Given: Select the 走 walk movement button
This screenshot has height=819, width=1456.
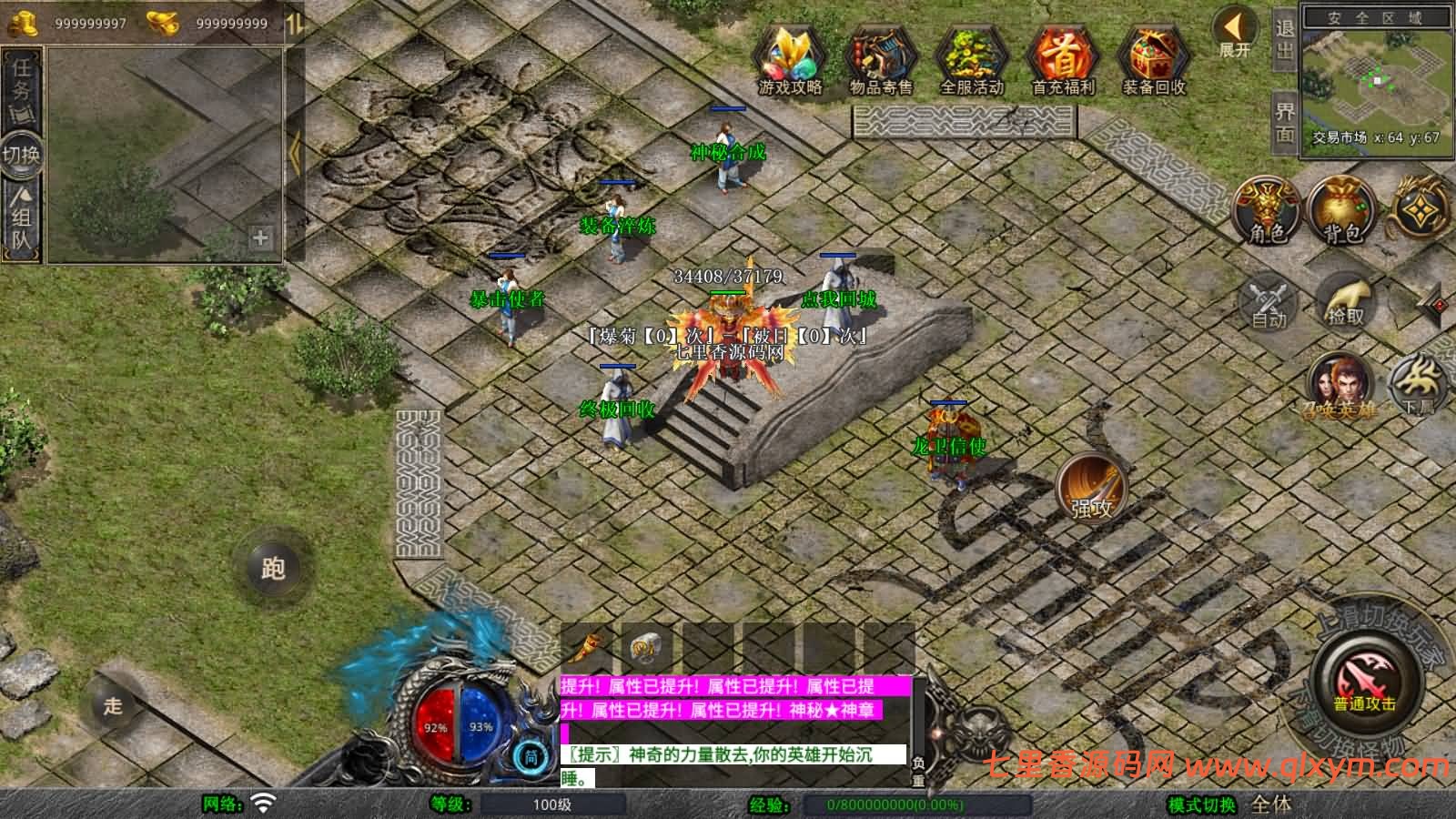Looking at the screenshot, I should 113,705.
